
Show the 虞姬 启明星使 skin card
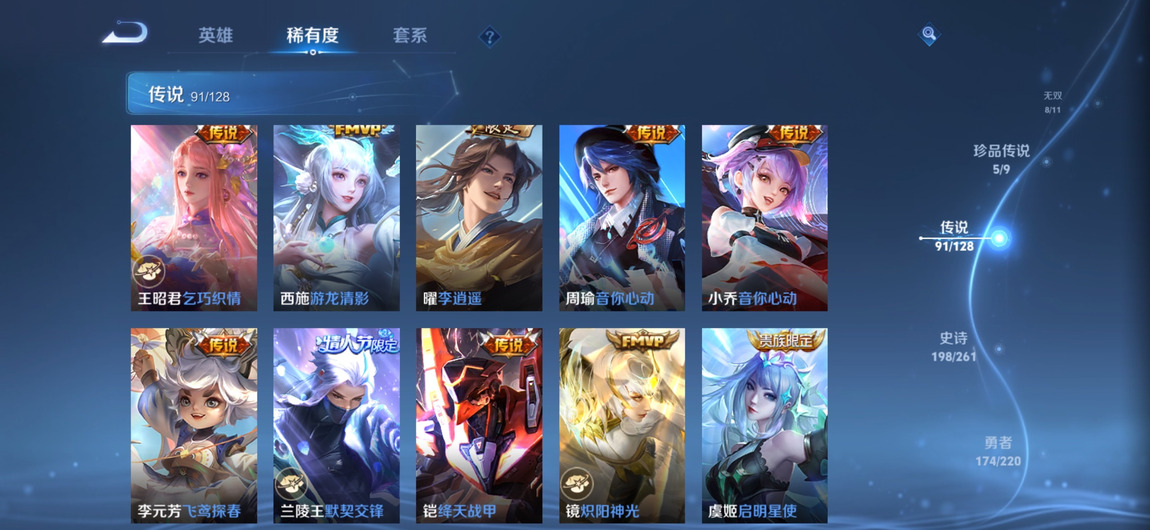click(x=764, y=425)
